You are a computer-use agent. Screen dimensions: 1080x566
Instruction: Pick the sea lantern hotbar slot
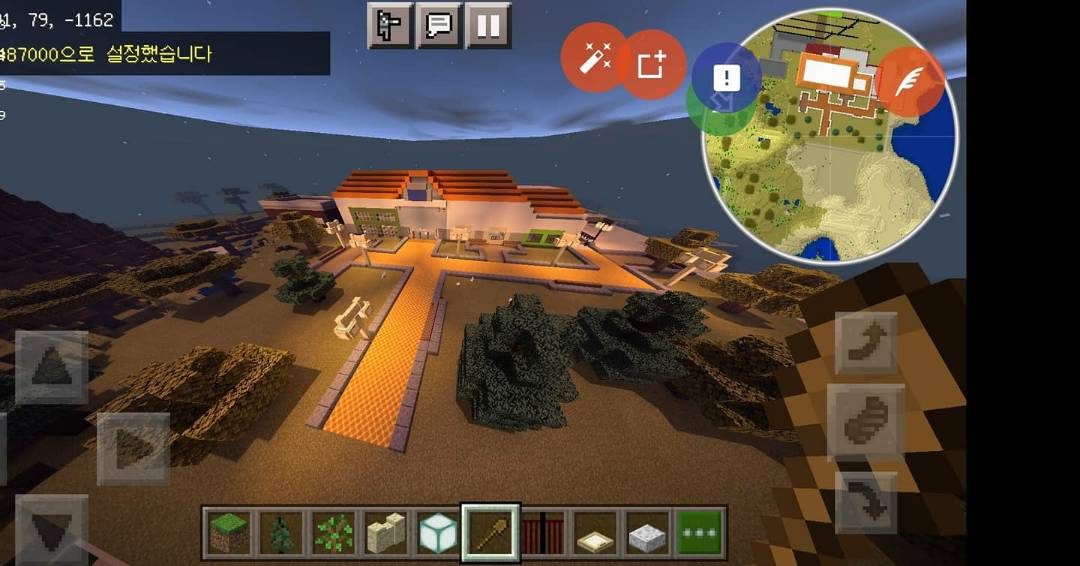point(437,533)
